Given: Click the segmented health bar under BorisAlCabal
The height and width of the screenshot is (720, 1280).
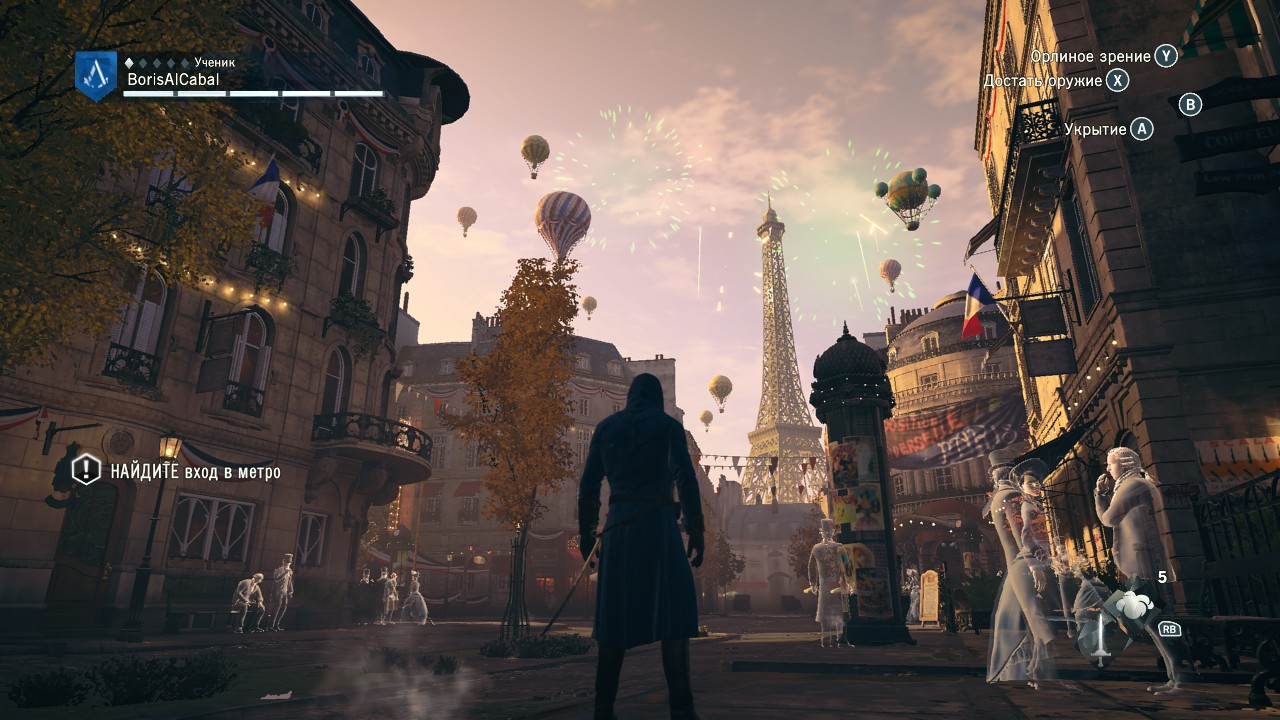Looking at the screenshot, I should coord(253,92).
